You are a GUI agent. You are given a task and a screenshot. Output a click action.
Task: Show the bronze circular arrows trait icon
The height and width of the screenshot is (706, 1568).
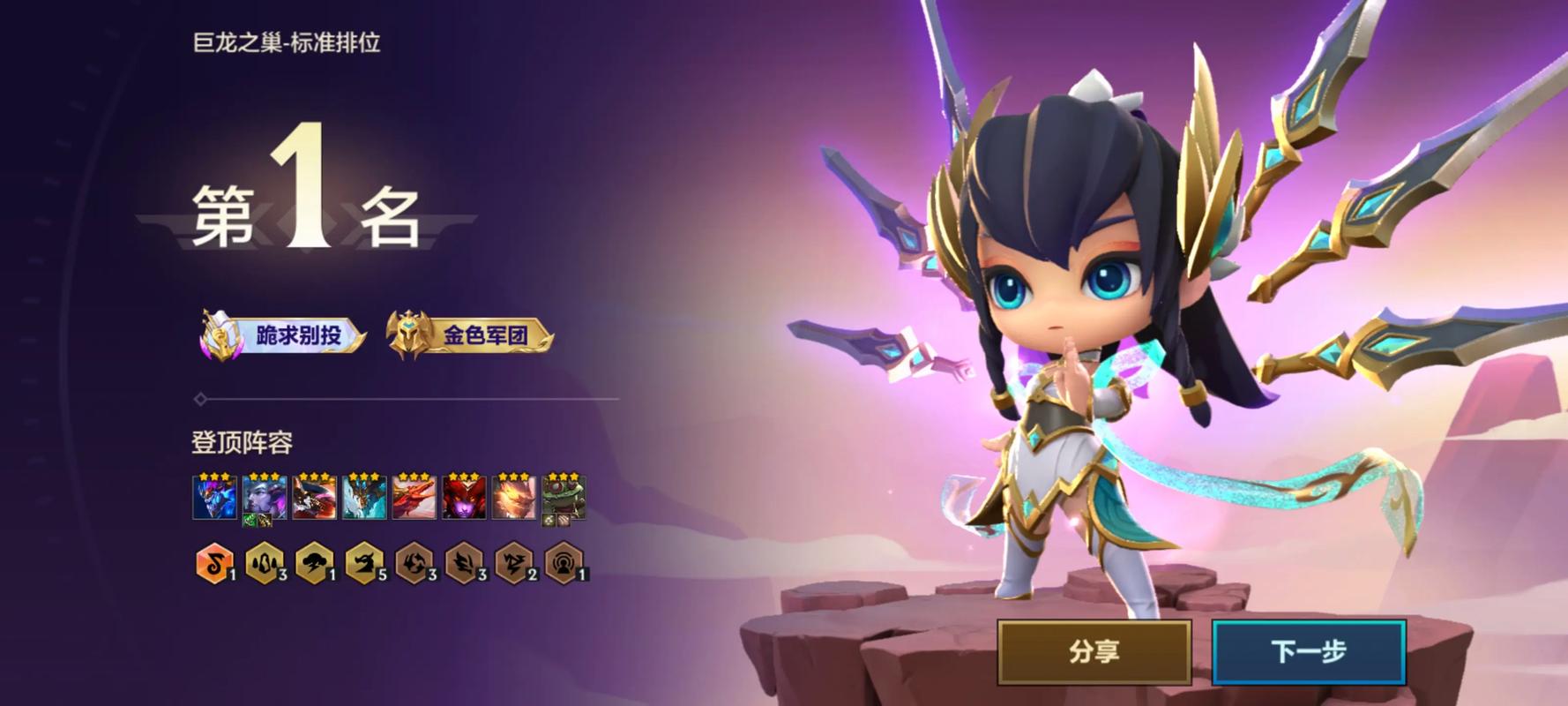(413, 564)
